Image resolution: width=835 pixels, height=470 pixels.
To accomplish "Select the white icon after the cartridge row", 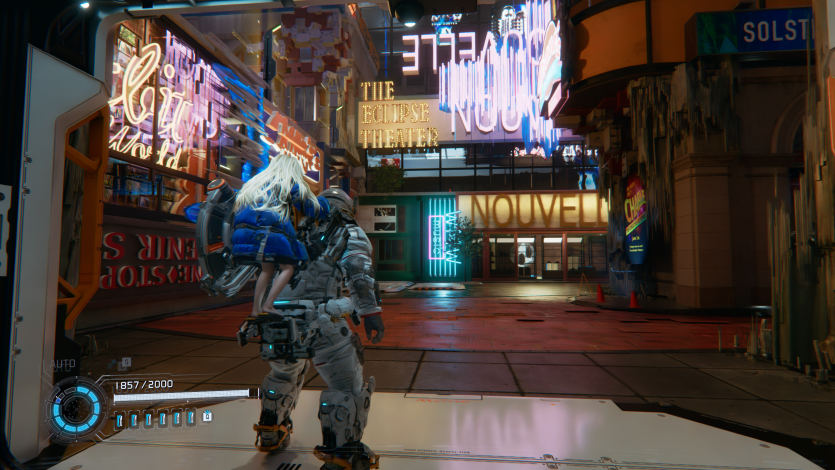I will point(207,416).
